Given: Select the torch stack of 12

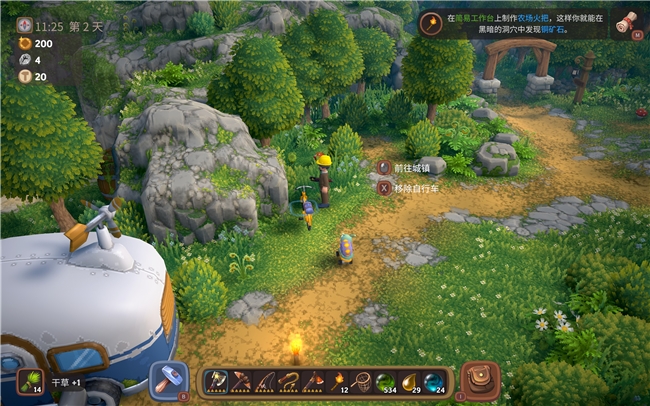Looking at the screenshot, I should [337, 381].
